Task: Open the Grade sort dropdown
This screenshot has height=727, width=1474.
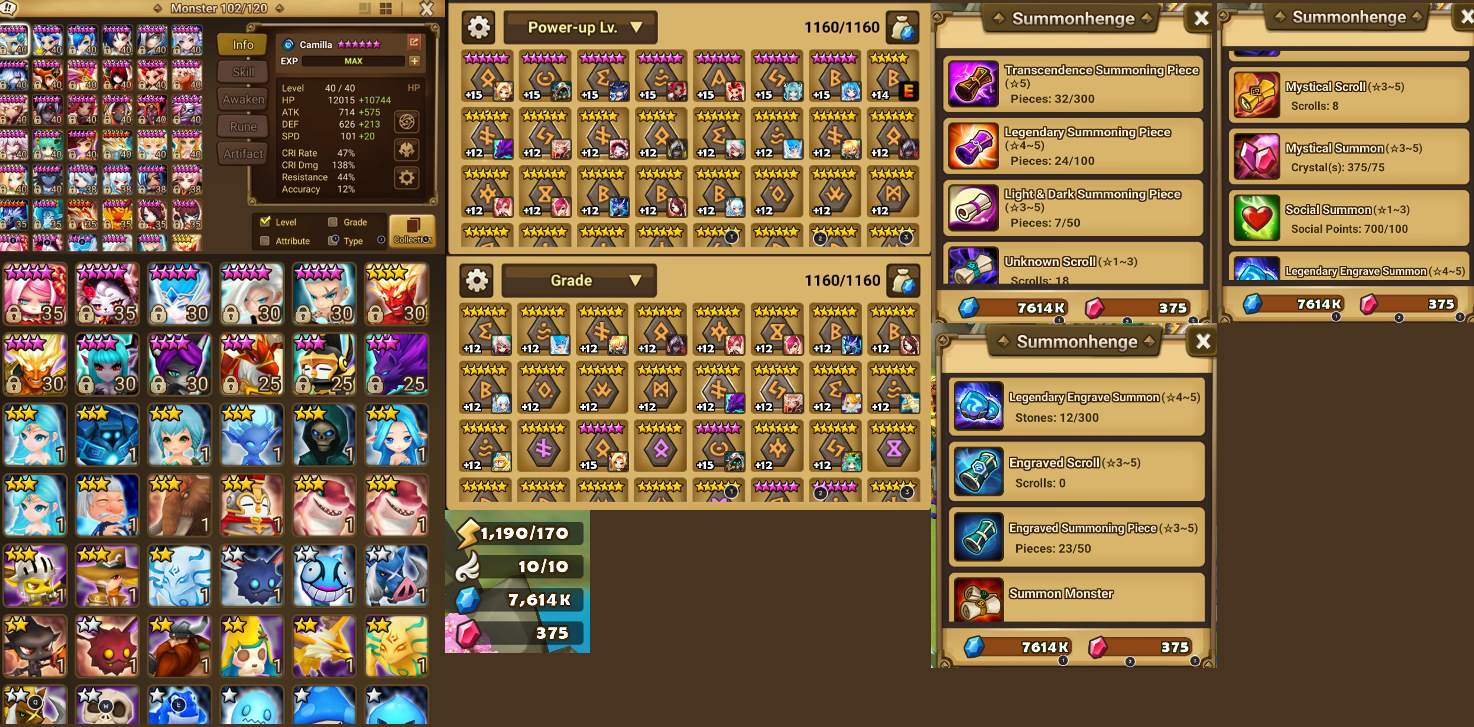Action: point(578,280)
